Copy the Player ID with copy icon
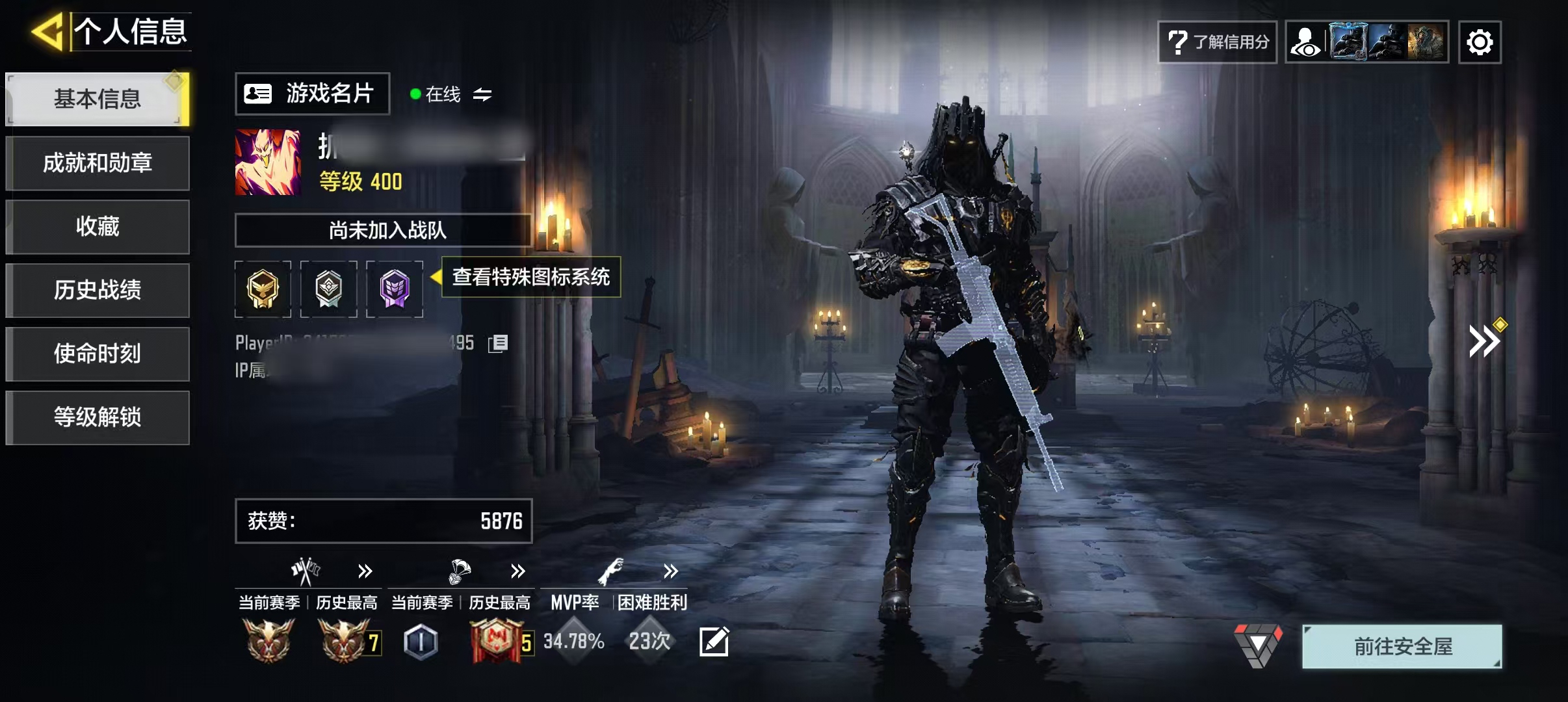The width and height of the screenshot is (1568, 702). click(x=498, y=343)
